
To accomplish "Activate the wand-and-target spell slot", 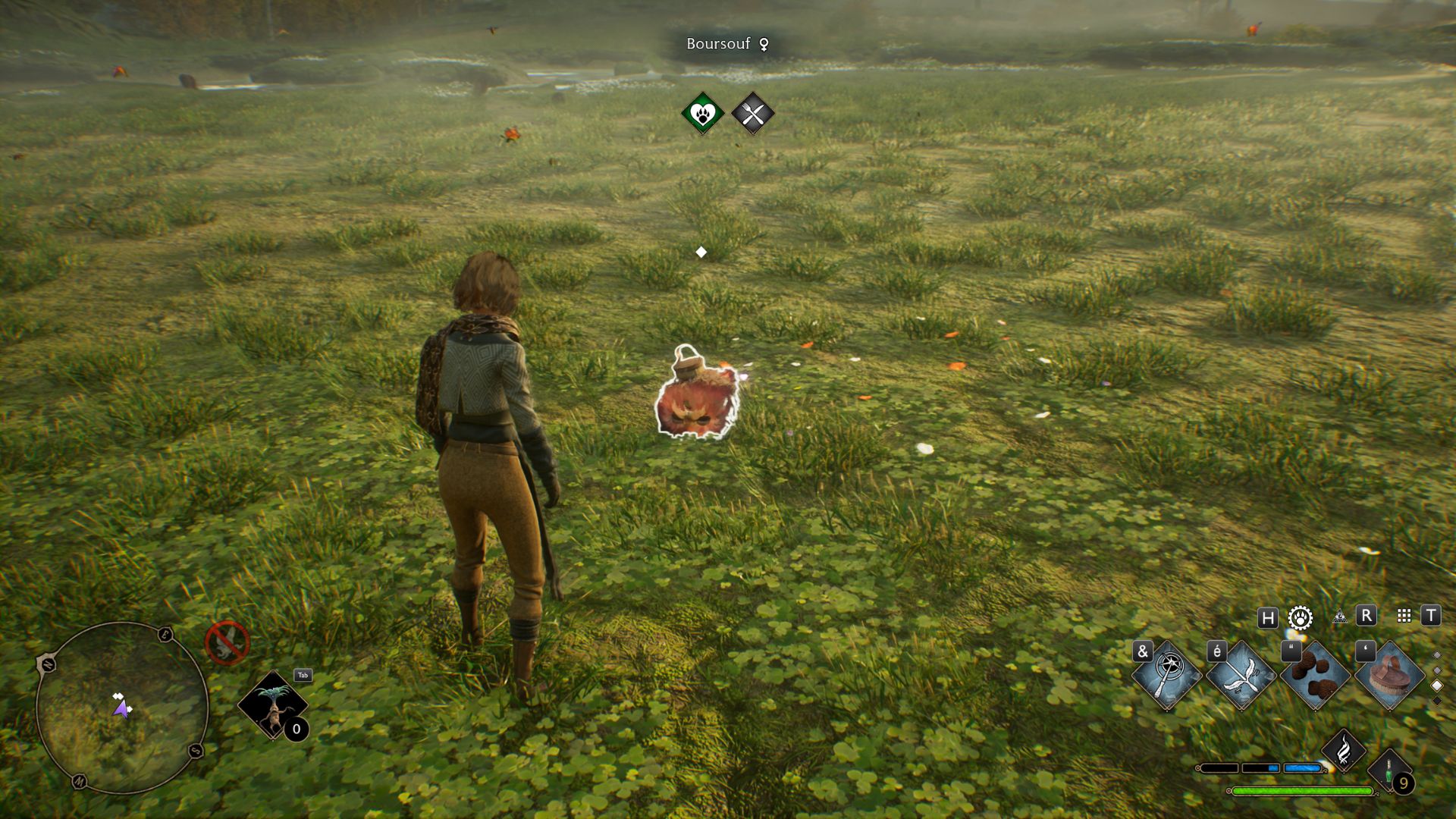I will [1166, 675].
